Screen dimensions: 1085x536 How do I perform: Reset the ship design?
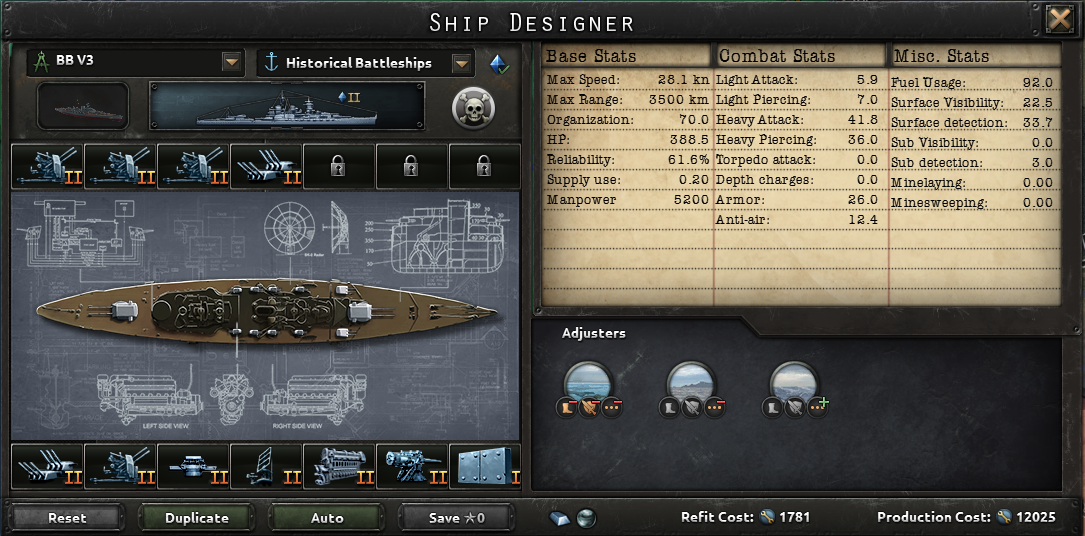coord(67,518)
